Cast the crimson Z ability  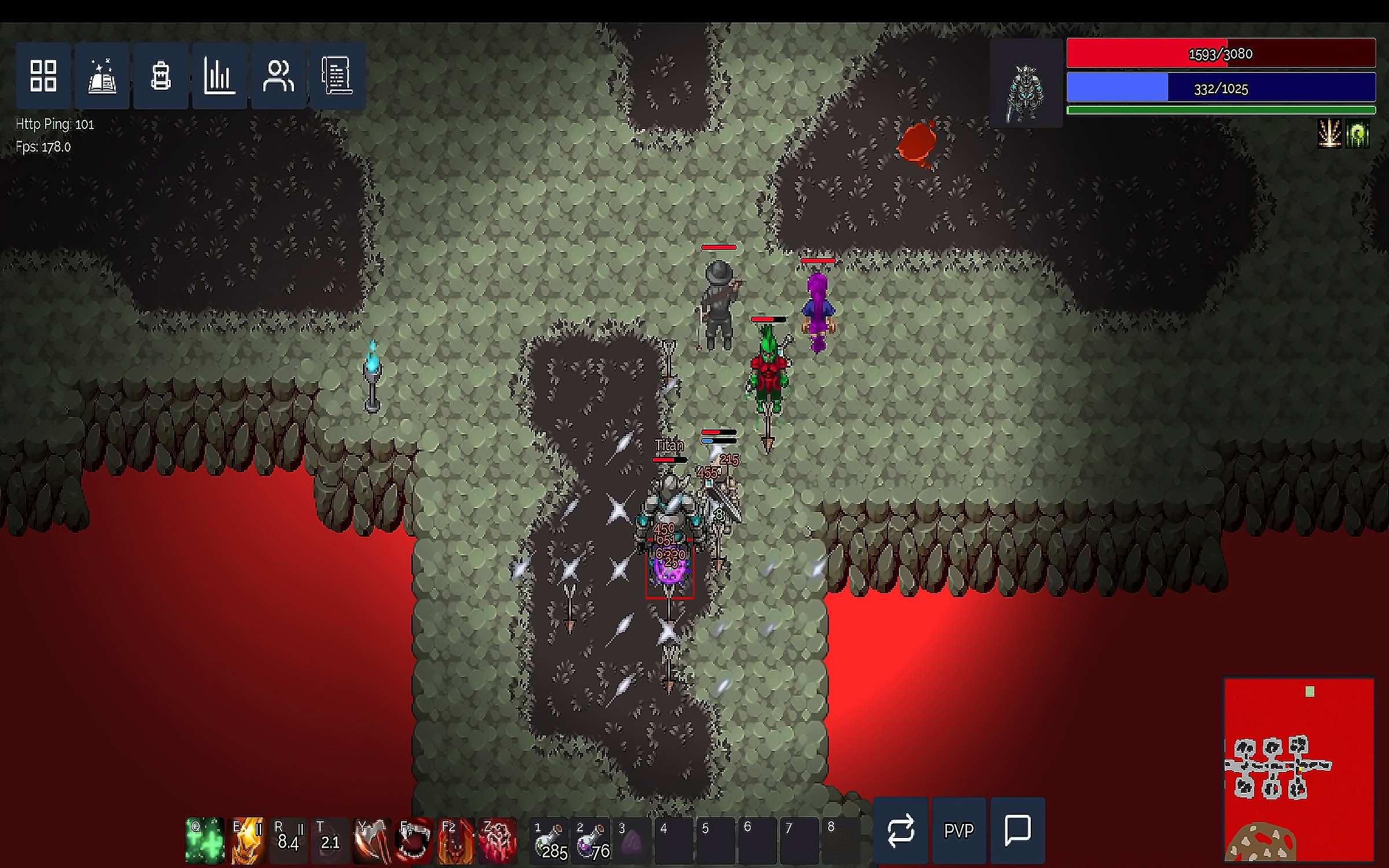497,840
